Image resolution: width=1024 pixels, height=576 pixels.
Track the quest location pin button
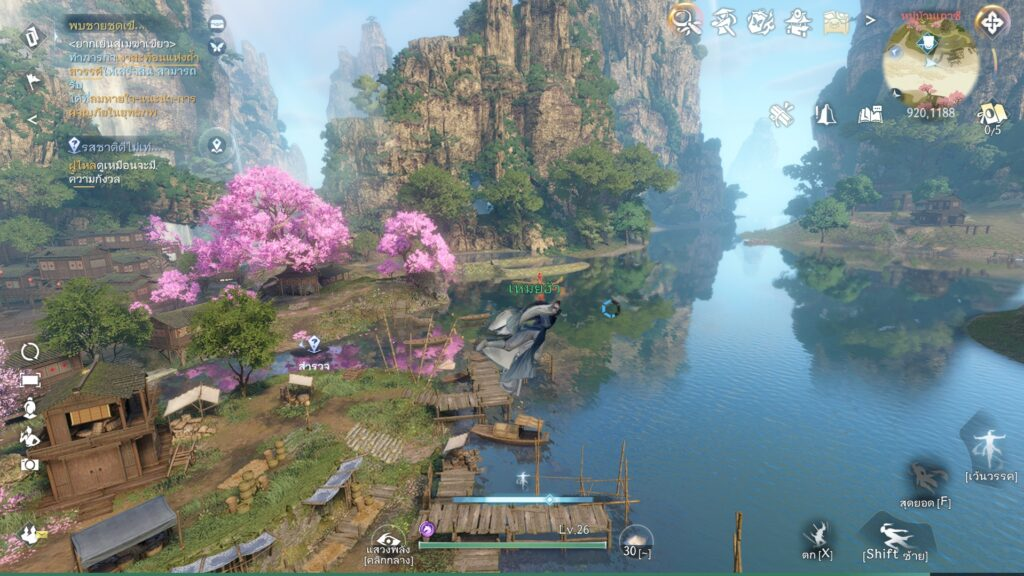pyautogui.click(x=216, y=145)
